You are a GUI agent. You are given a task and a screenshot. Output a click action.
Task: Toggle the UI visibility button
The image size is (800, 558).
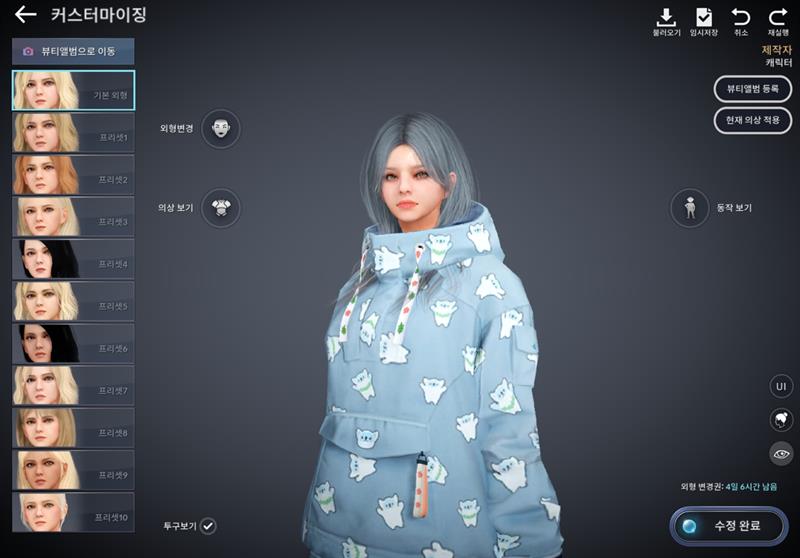tap(781, 386)
